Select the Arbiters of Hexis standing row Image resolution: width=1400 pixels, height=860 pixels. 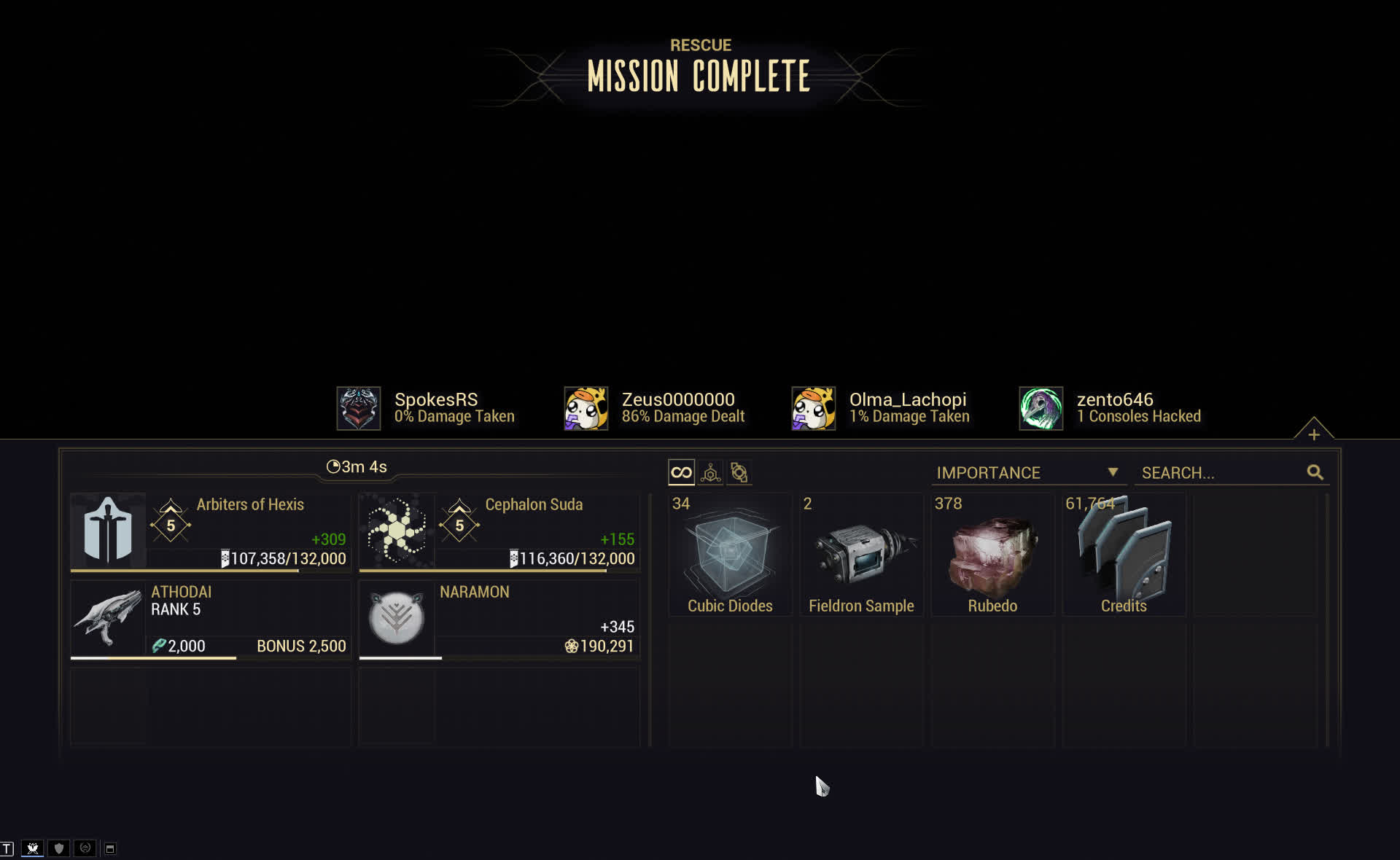click(x=211, y=532)
